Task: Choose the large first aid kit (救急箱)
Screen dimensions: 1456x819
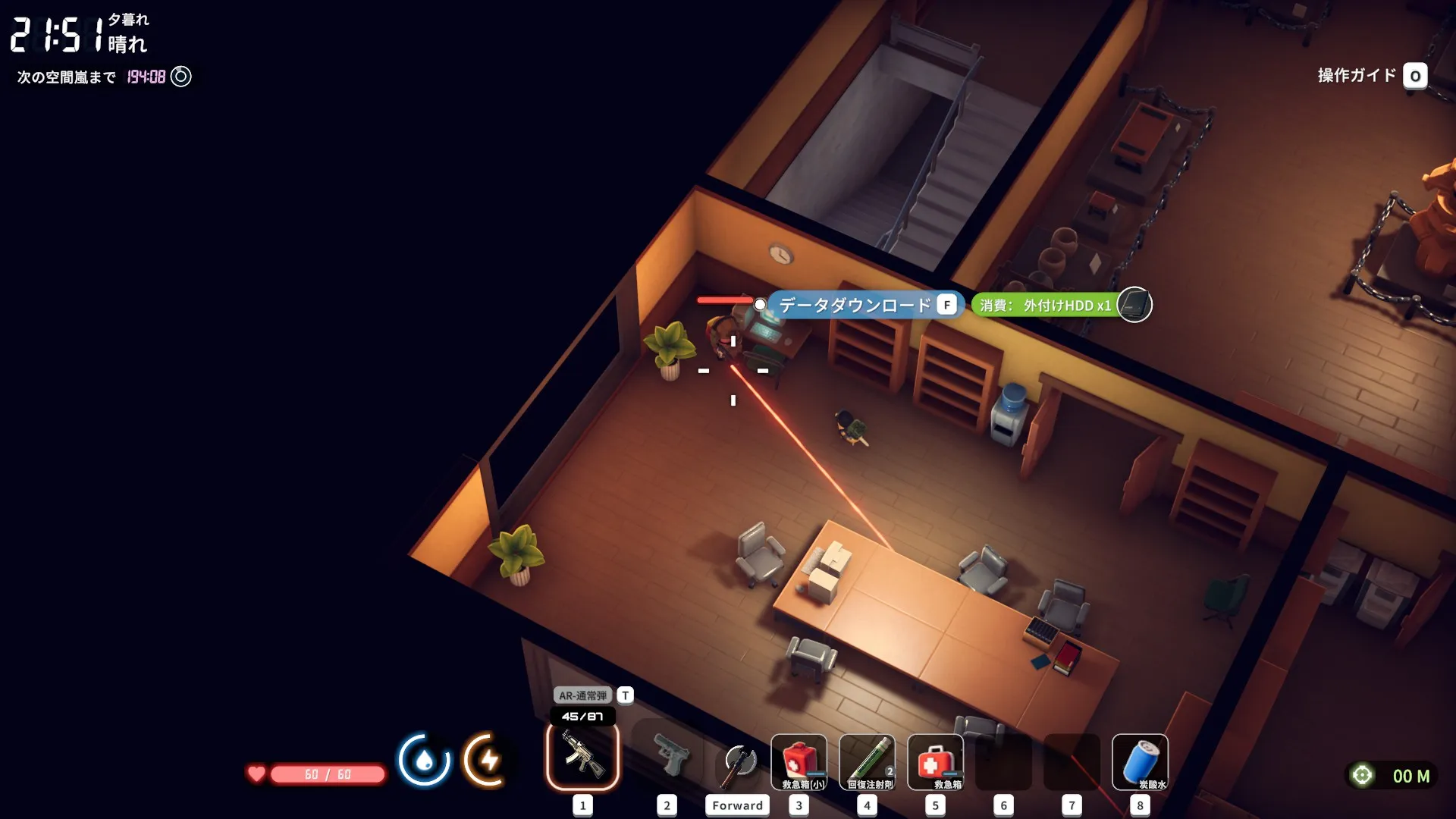Action: (x=935, y=762)
